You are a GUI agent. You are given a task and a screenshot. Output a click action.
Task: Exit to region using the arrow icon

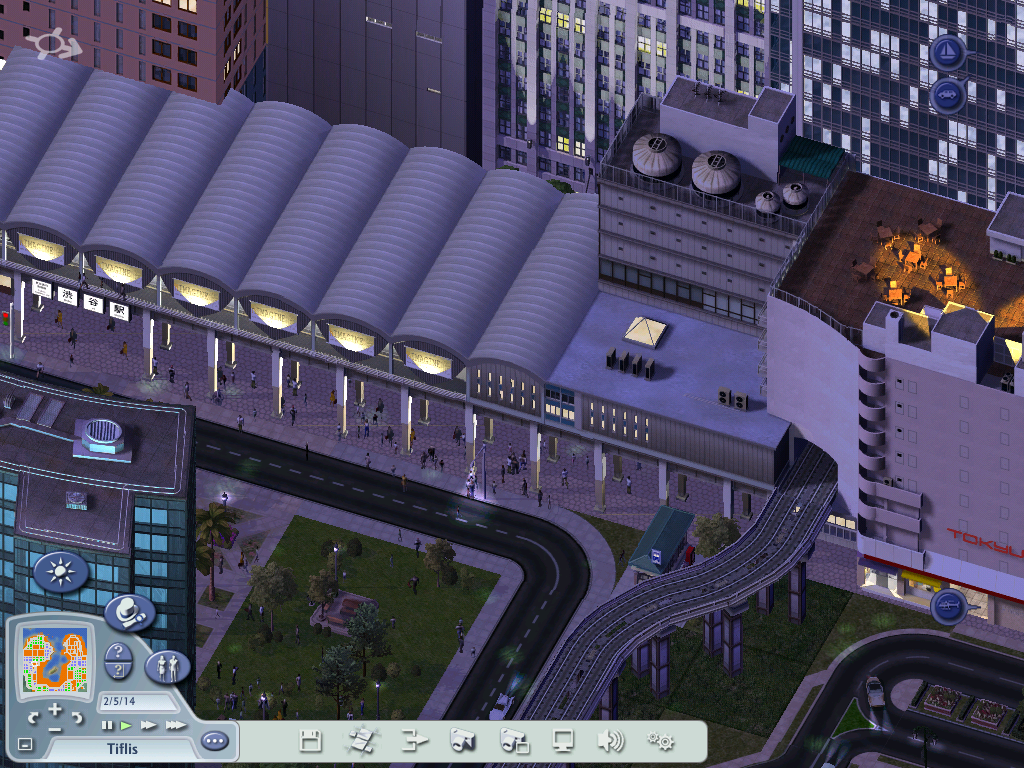(414, 741)
